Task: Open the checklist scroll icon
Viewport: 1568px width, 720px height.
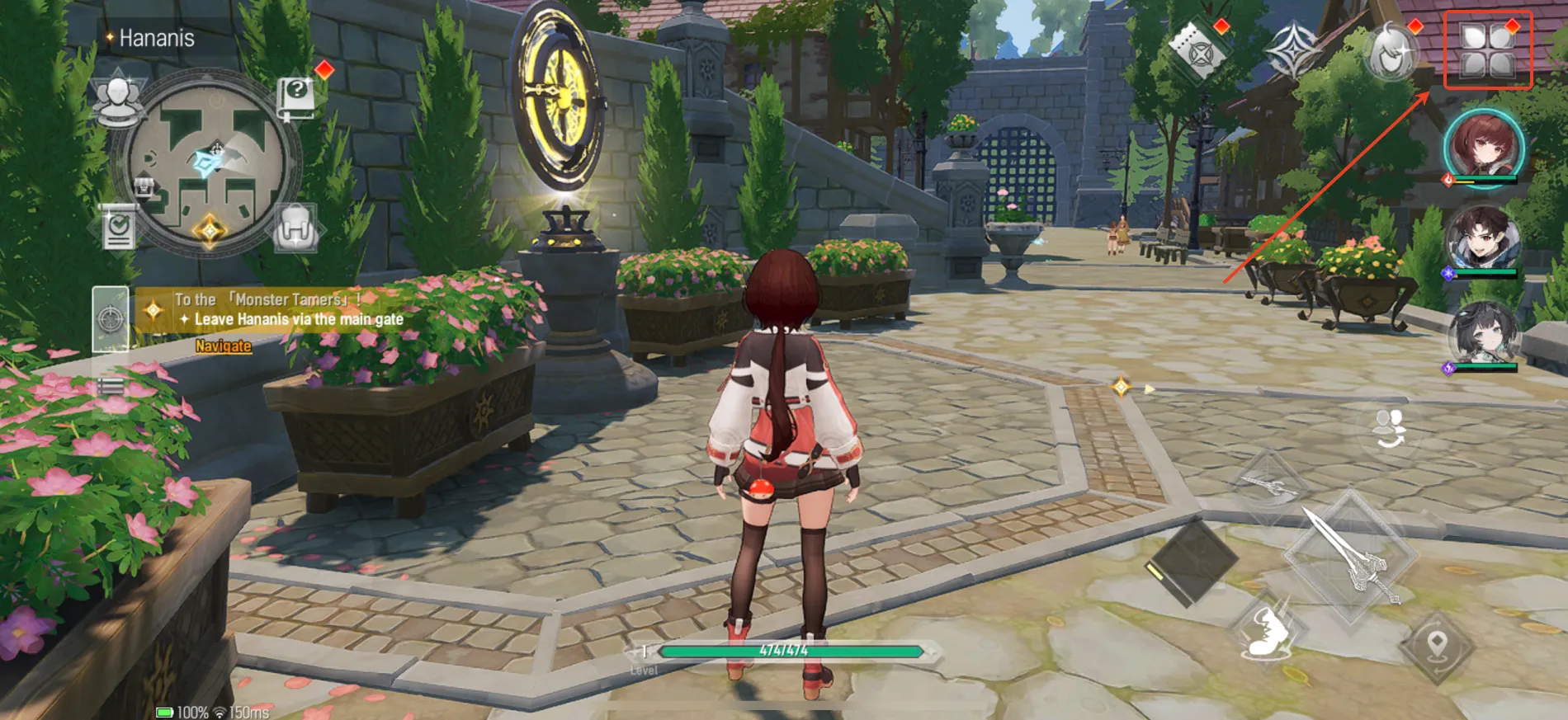Action: [x=118, y=227]
